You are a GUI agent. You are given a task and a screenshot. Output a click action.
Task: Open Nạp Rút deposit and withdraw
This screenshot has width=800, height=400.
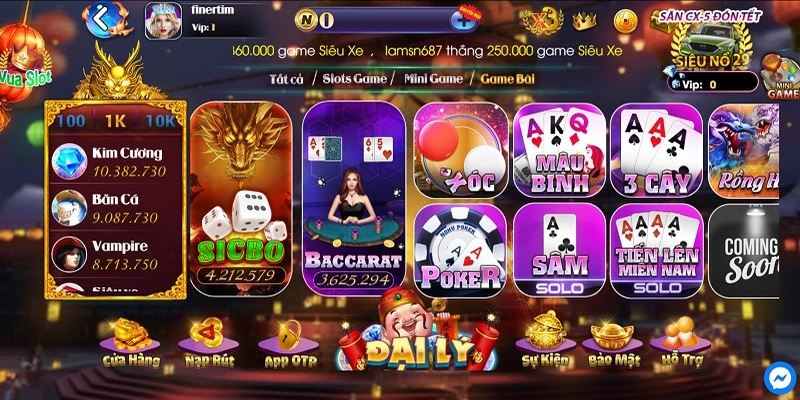207,341
